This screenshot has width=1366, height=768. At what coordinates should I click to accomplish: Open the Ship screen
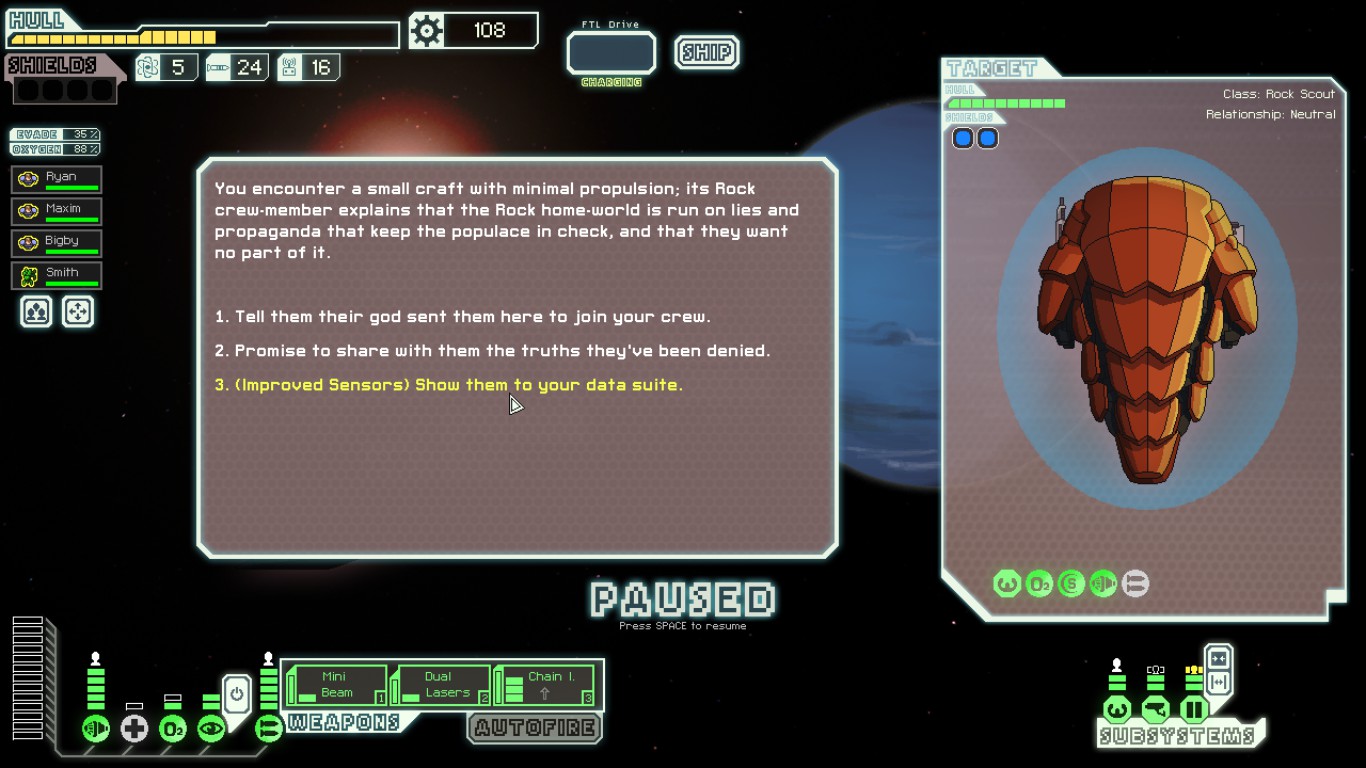point(706,52)
